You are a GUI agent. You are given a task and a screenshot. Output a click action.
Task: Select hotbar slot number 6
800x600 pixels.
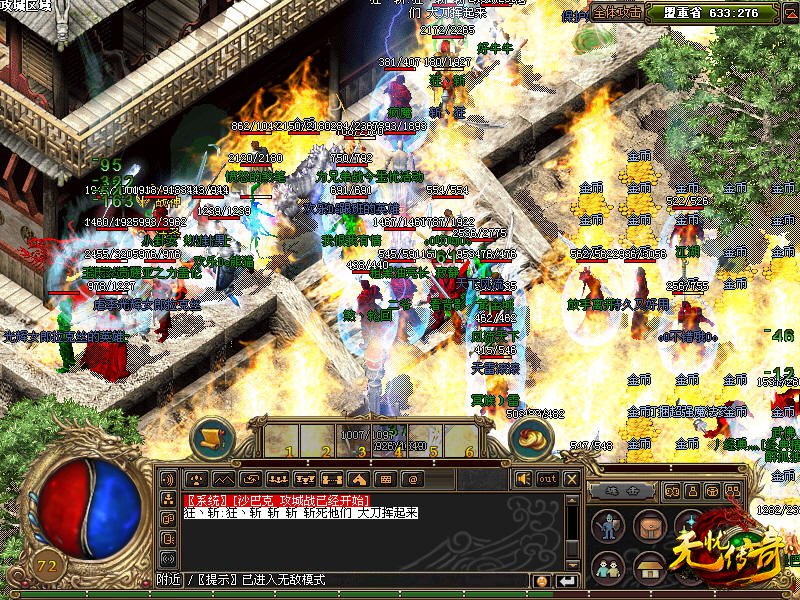pos(469,441)
